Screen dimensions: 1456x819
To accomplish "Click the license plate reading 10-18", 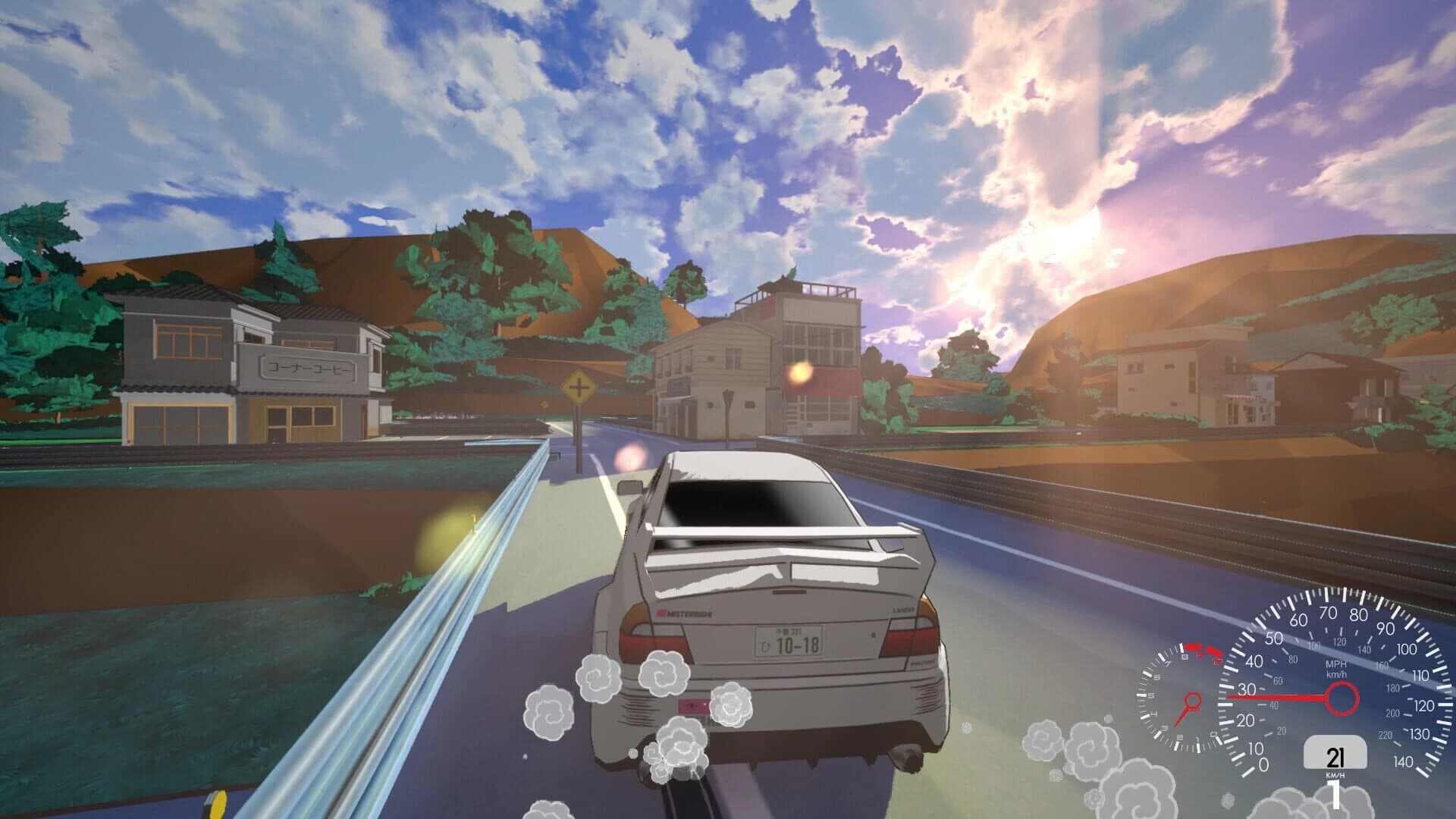I will click(788, 642).
